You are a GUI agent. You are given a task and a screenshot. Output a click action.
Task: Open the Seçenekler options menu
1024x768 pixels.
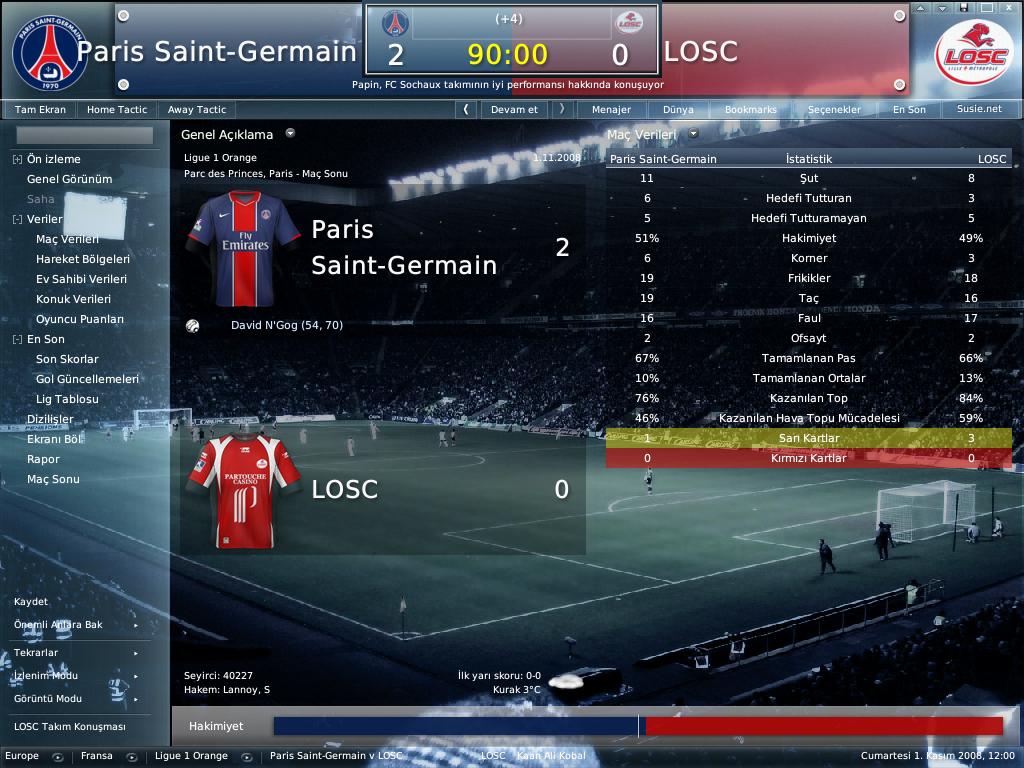833,110
